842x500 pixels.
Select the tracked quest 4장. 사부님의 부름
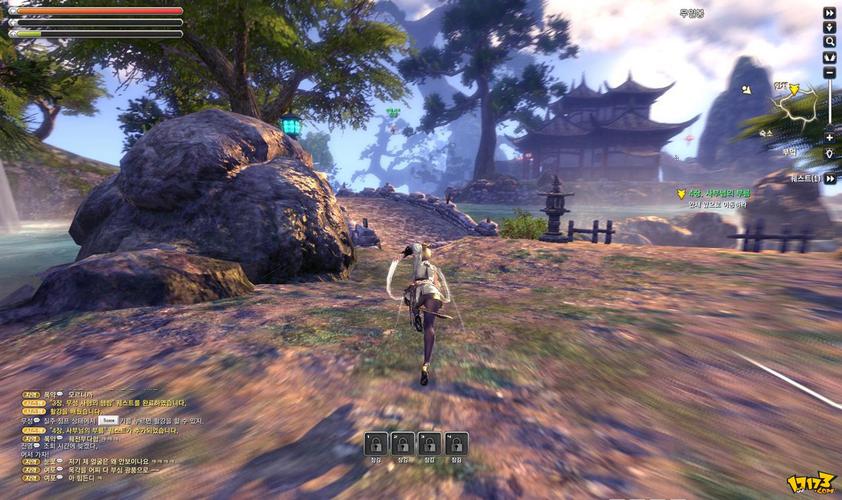720,193
